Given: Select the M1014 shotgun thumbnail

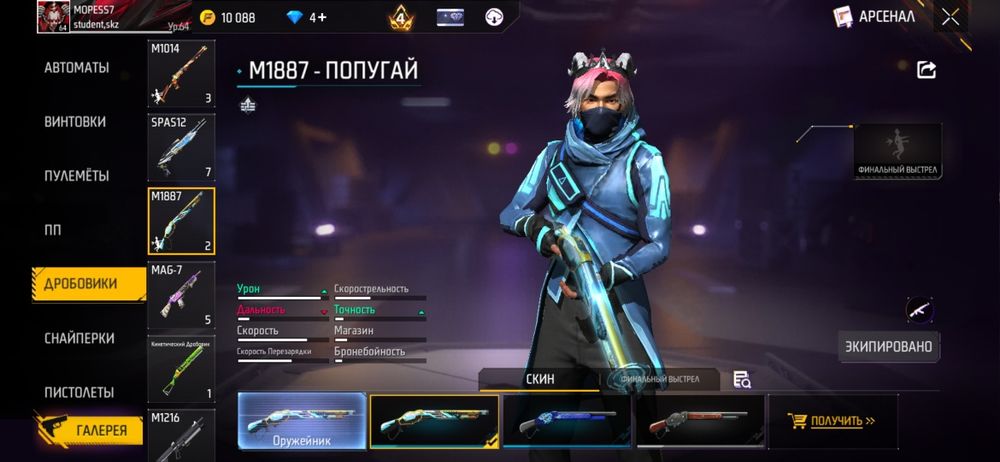Looking at the screenshot, I should pyautogui.click(x=181, y=74).
